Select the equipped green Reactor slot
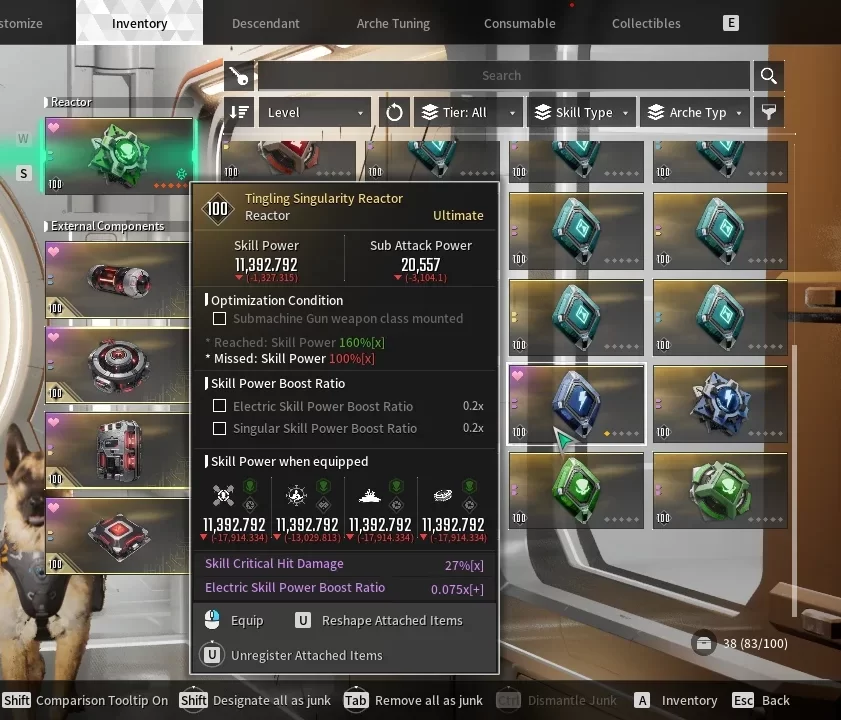The height and width of the screenshot is (720, 841). coord(118,156)
